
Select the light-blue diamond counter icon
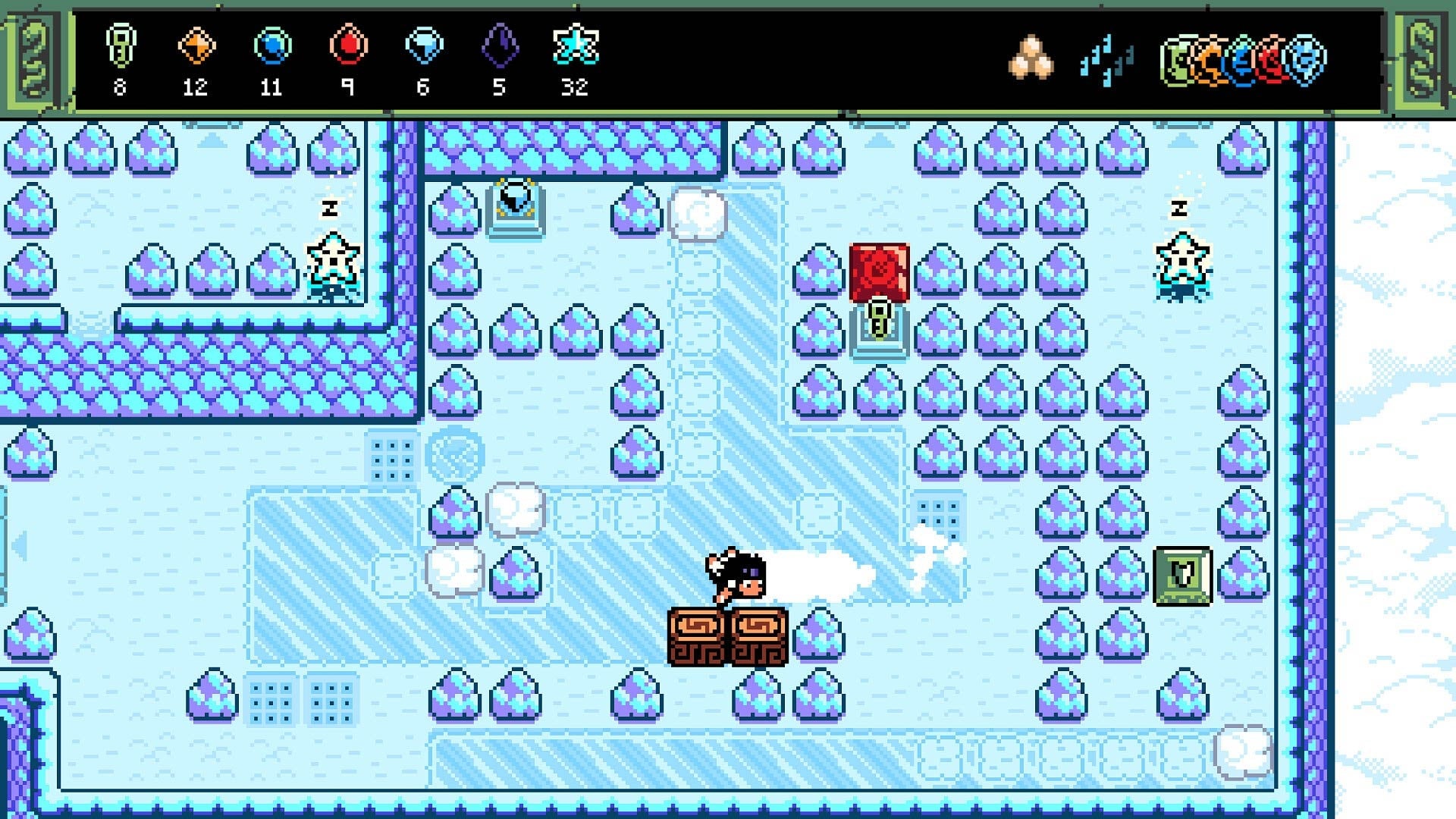(x=425, y=47)
